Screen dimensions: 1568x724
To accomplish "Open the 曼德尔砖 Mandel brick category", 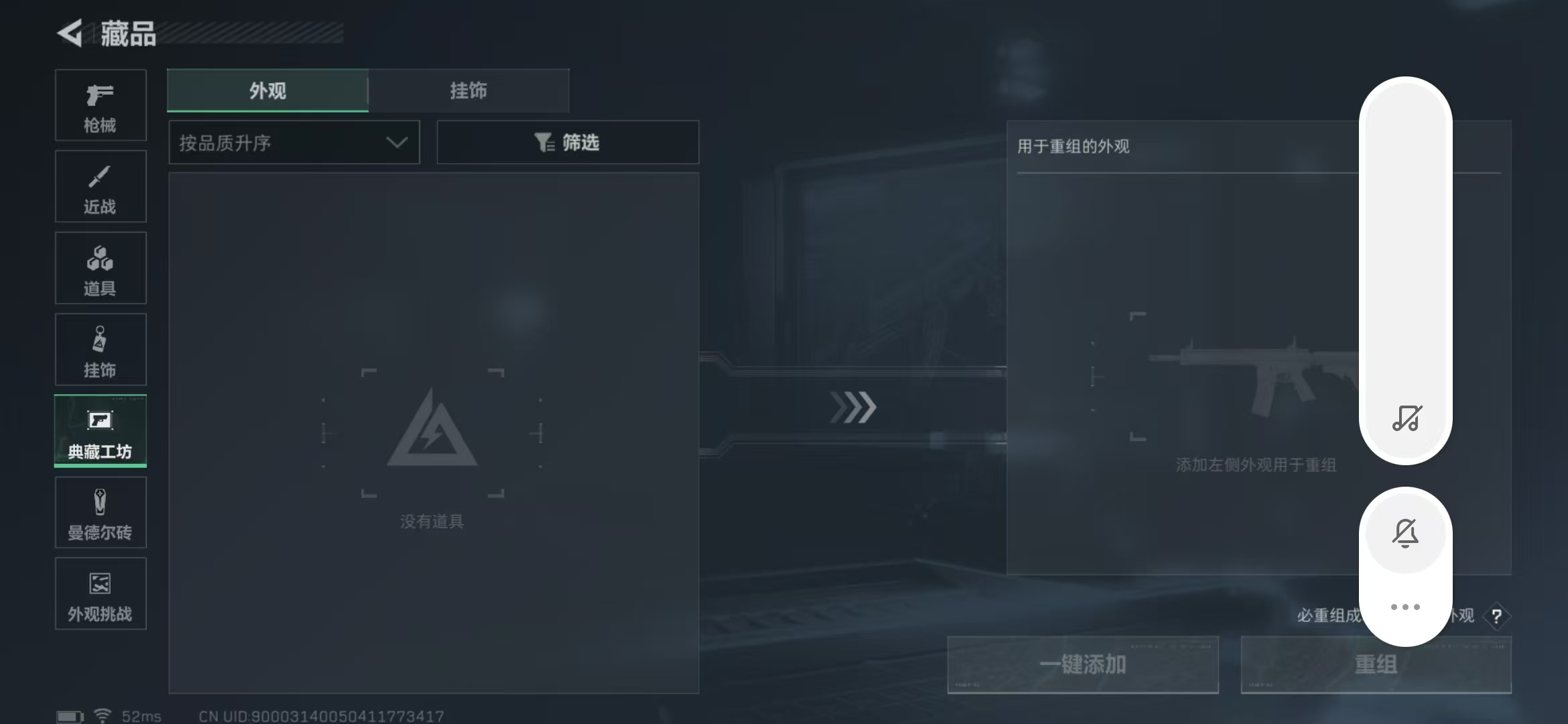I will (x=100, y=512).
